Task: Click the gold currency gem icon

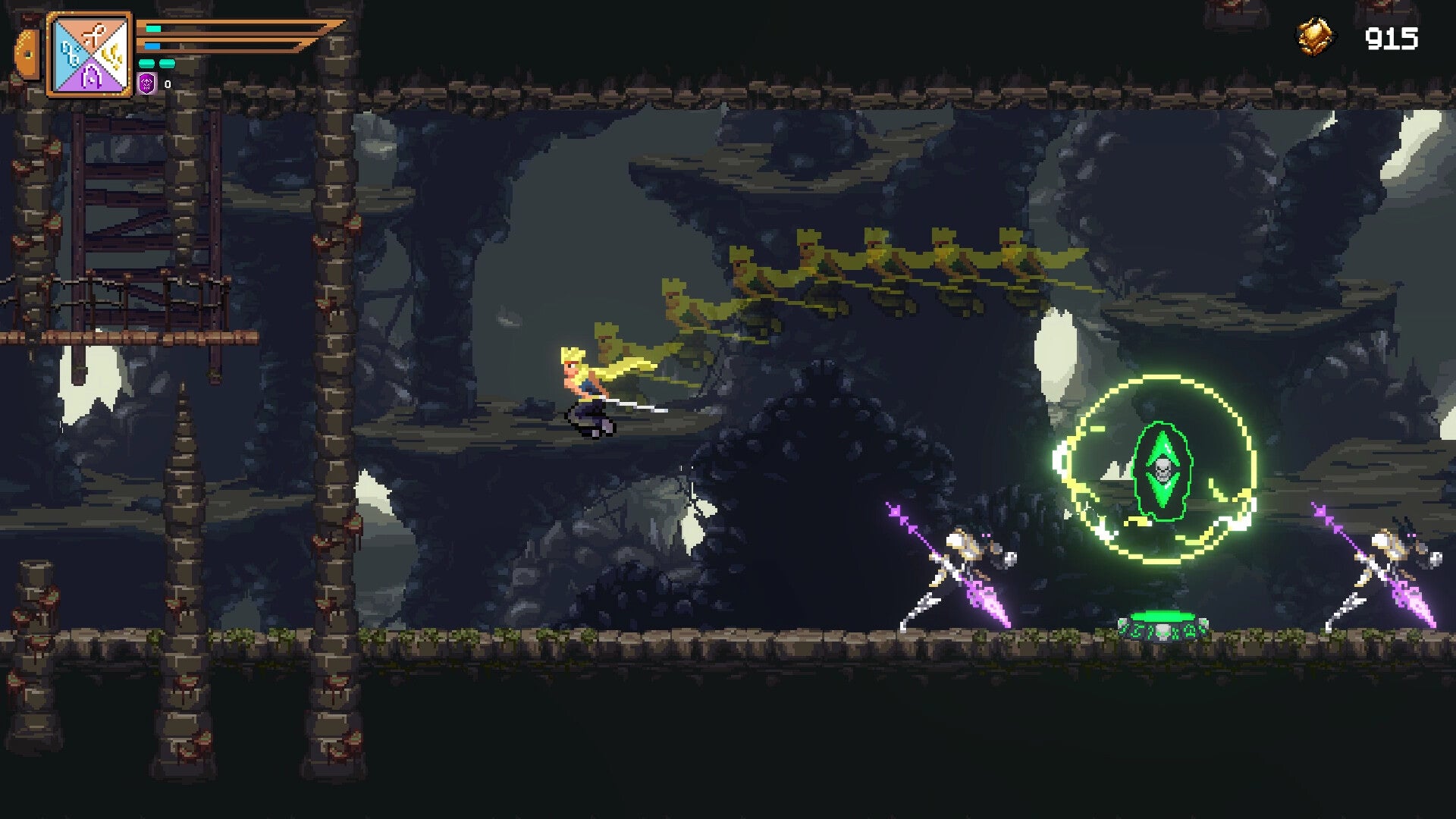Action: 1314,36
